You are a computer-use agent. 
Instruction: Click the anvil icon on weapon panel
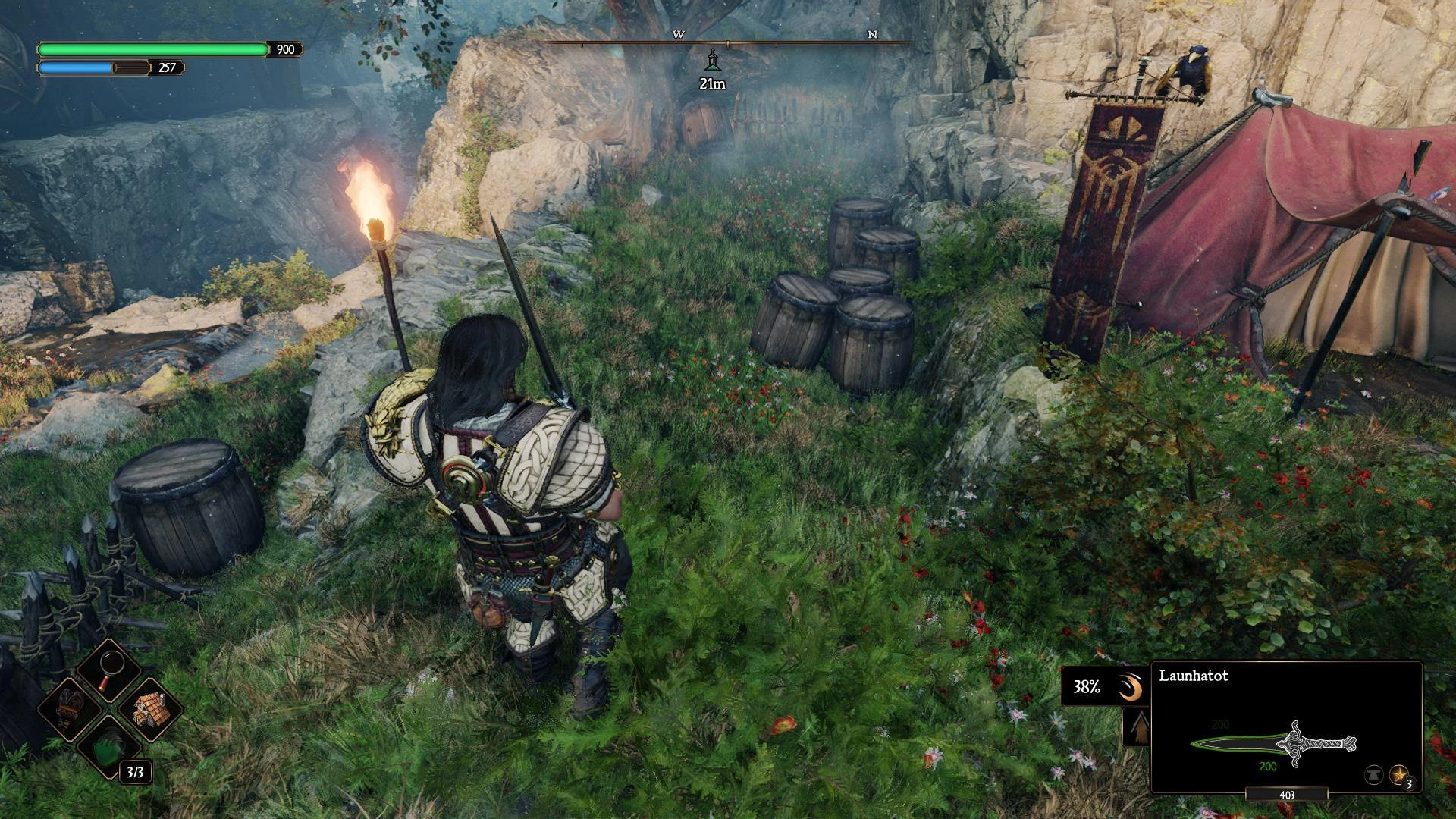[x=1373, y=775]
